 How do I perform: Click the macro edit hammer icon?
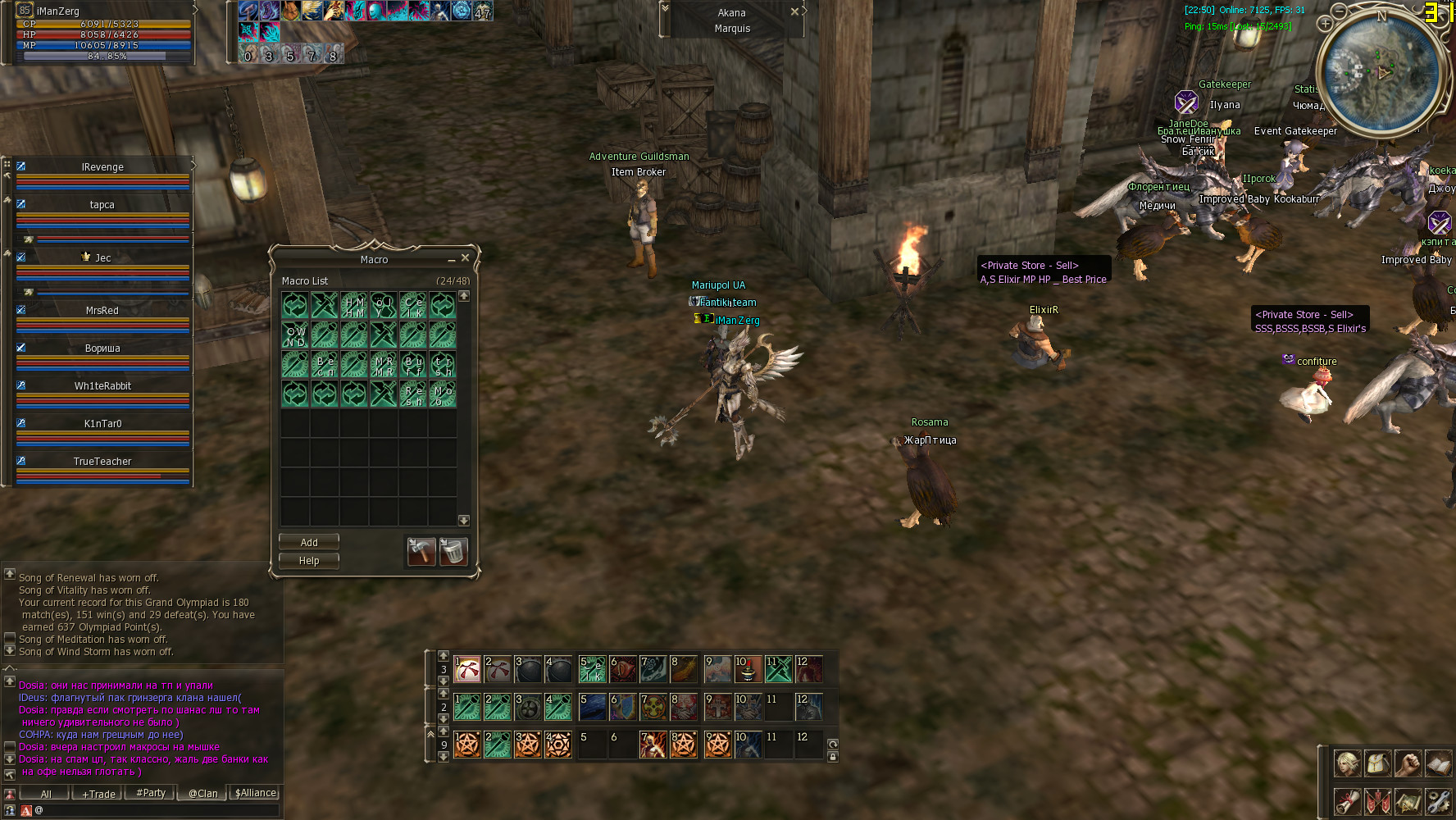[421, 551]
